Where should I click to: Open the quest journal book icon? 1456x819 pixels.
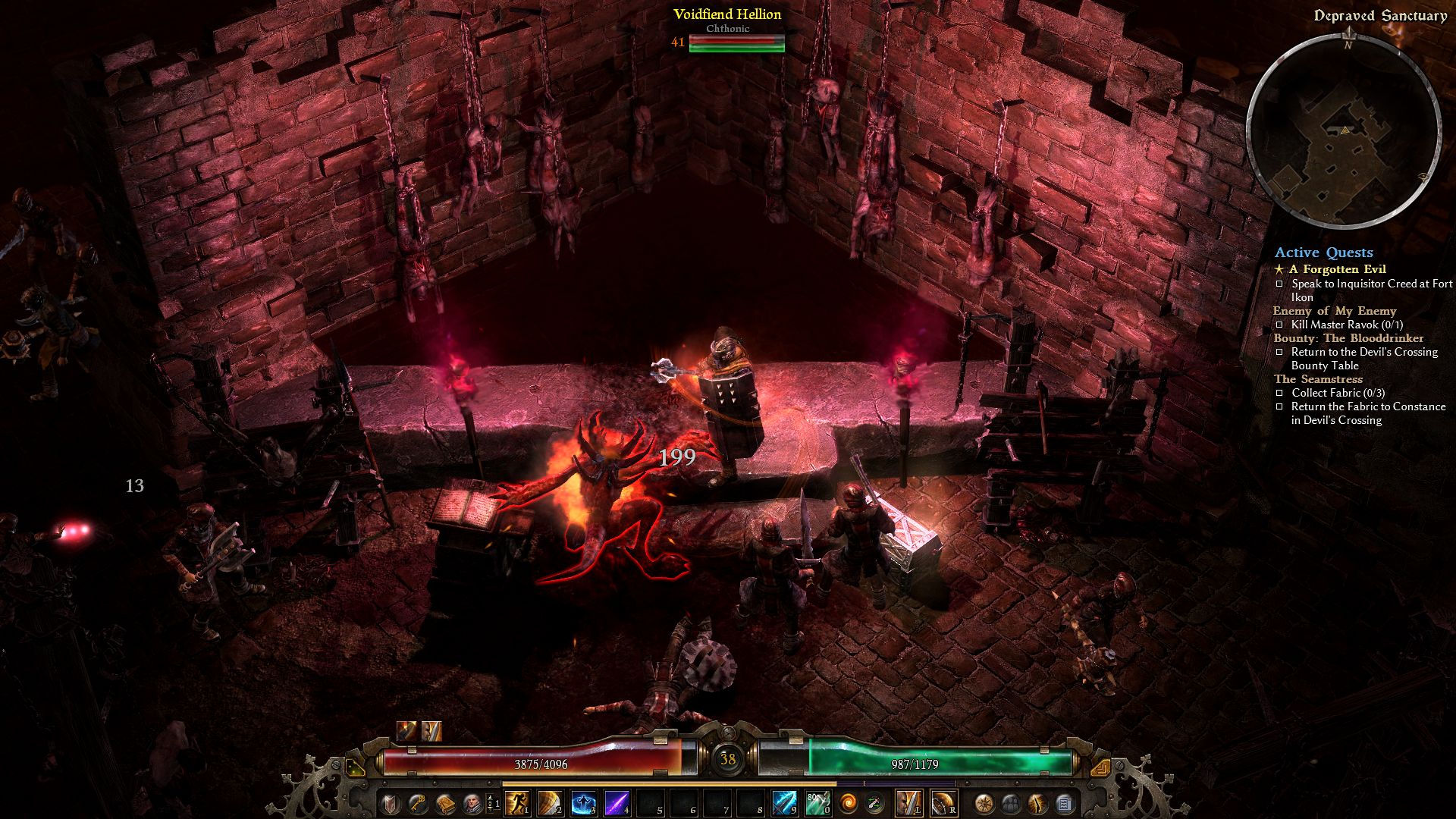click(x=444, y=803)
